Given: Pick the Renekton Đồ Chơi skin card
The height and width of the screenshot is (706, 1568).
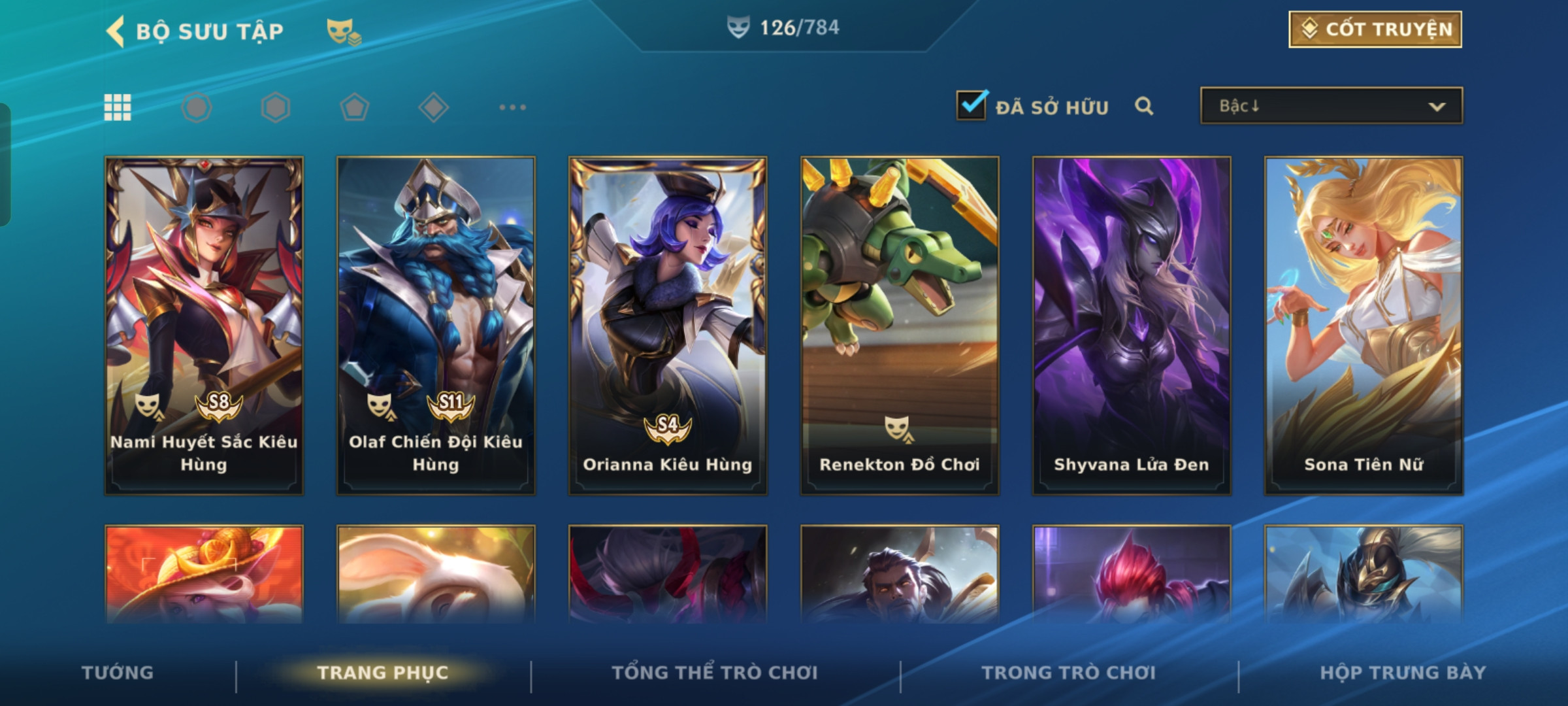Looking at the screenshot, I should pyautogui.click(x=900, y=325).
